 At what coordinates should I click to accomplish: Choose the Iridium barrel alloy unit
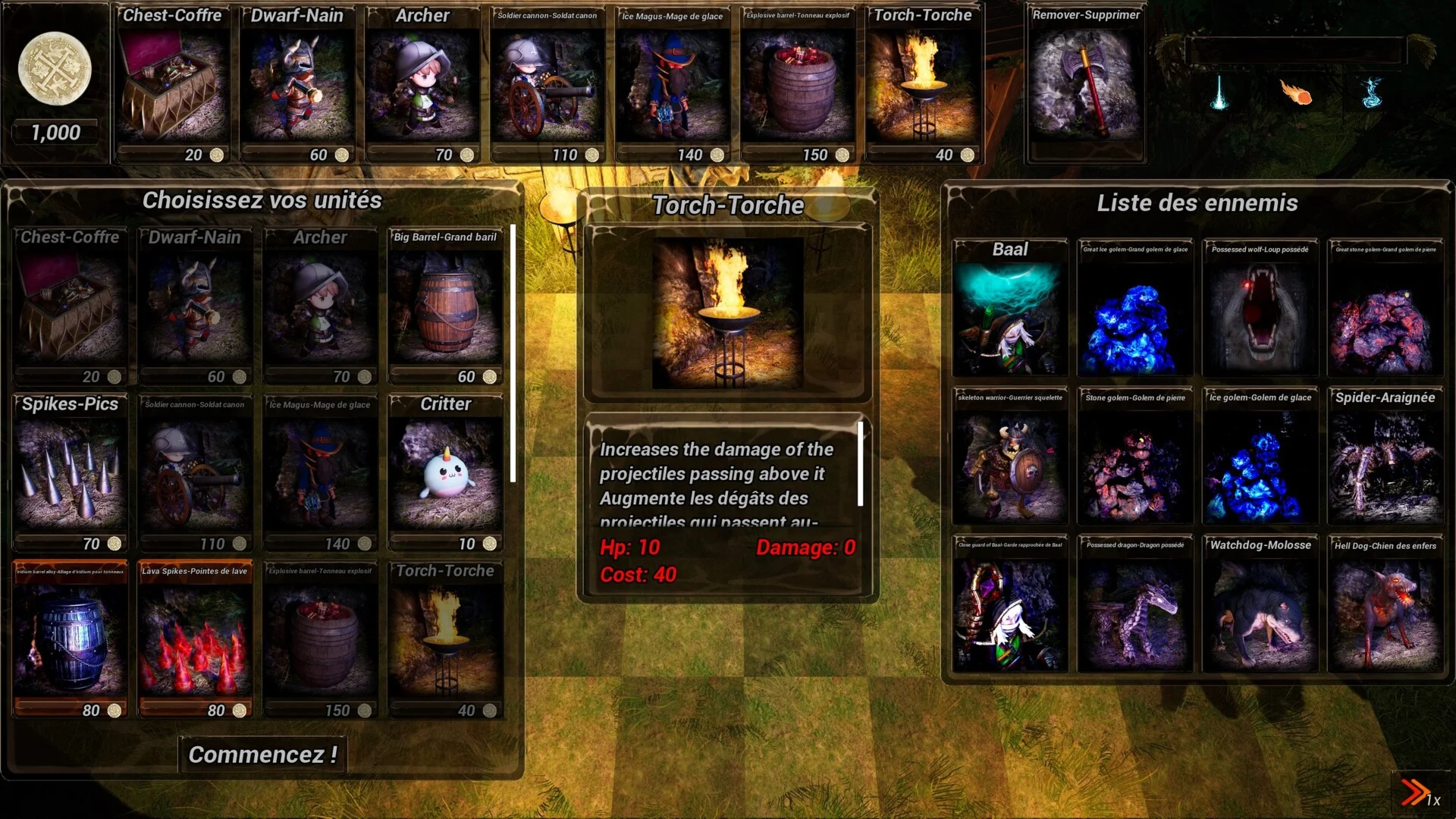coord(70,639)
